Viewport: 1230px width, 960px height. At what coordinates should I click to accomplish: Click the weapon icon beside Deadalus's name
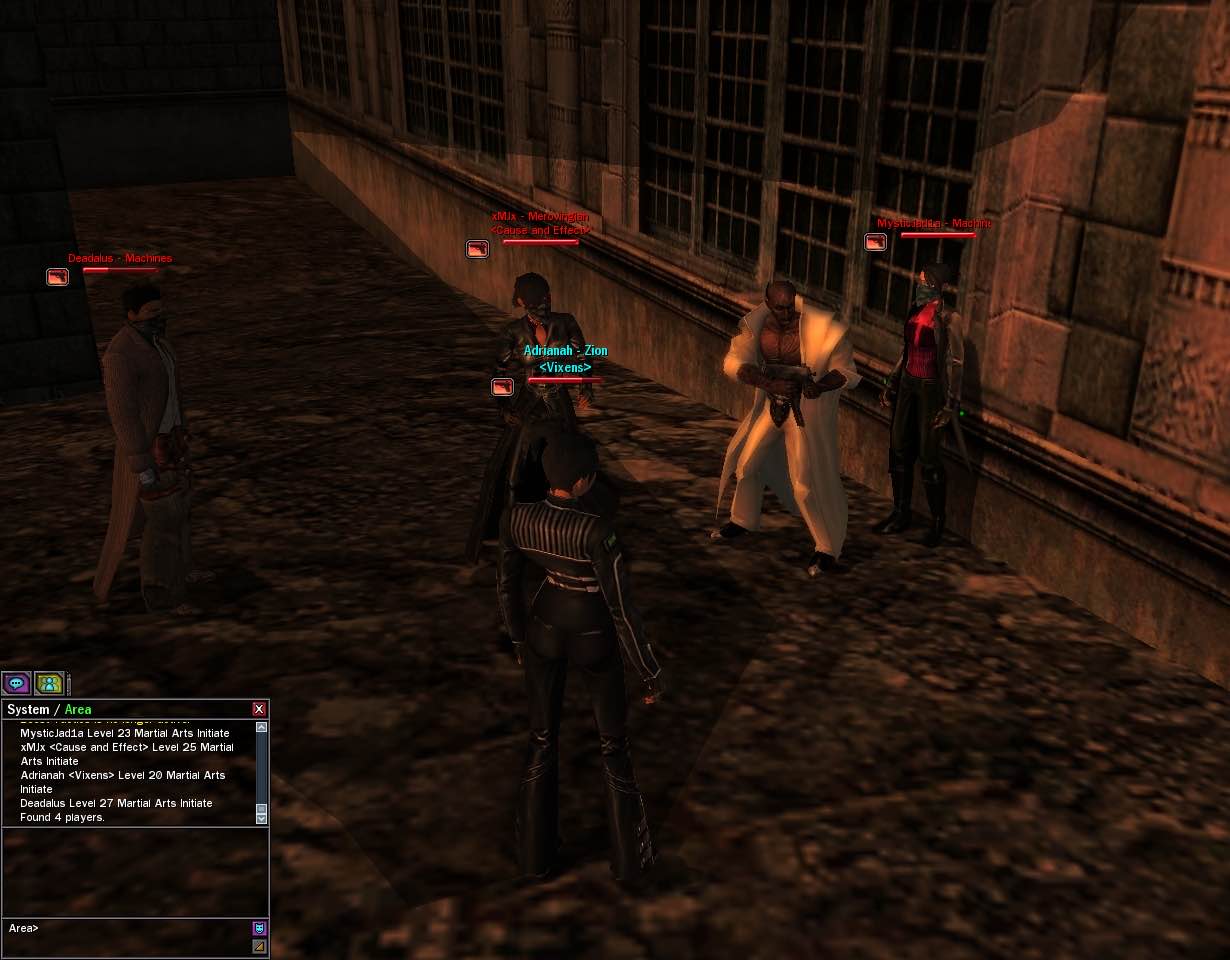click(x=58, y=276)
